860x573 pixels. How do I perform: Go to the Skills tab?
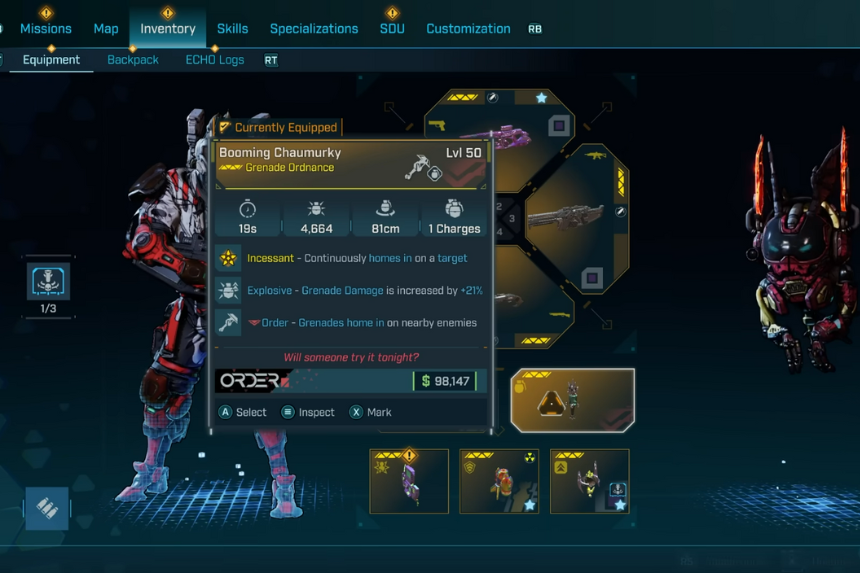pyautogui.click(x=232, y=29)
